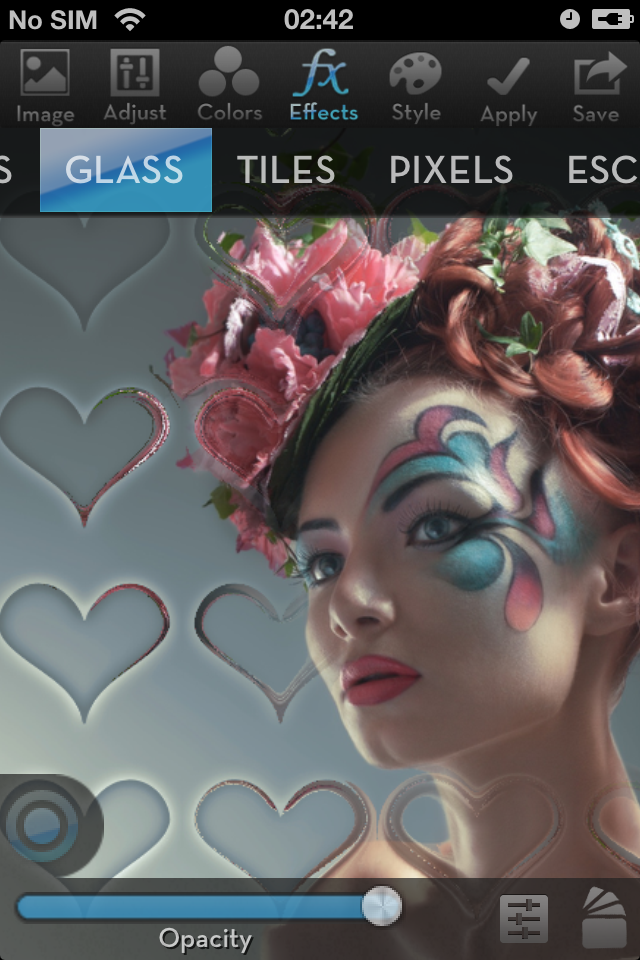This screenshot has height=960, width=640.
Task: Open the sliders settings icon
Action: pyautogui.click(x=524, y=918)
